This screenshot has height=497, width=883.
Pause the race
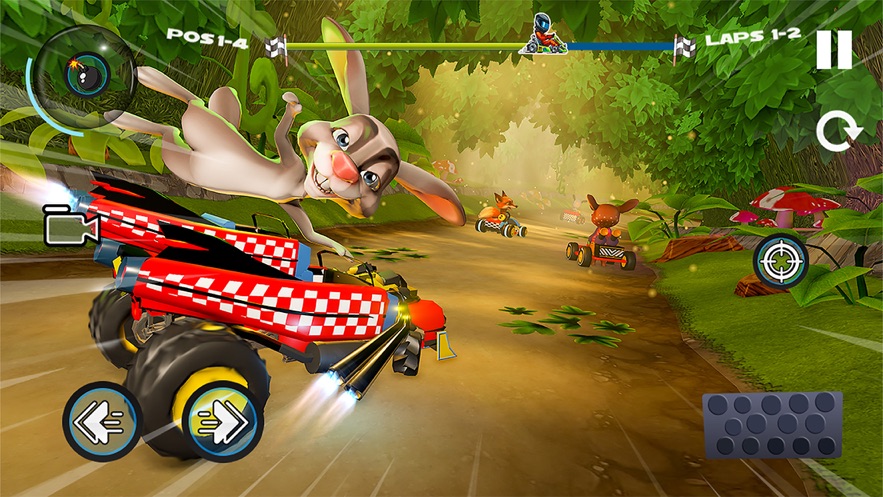(833, 49)
